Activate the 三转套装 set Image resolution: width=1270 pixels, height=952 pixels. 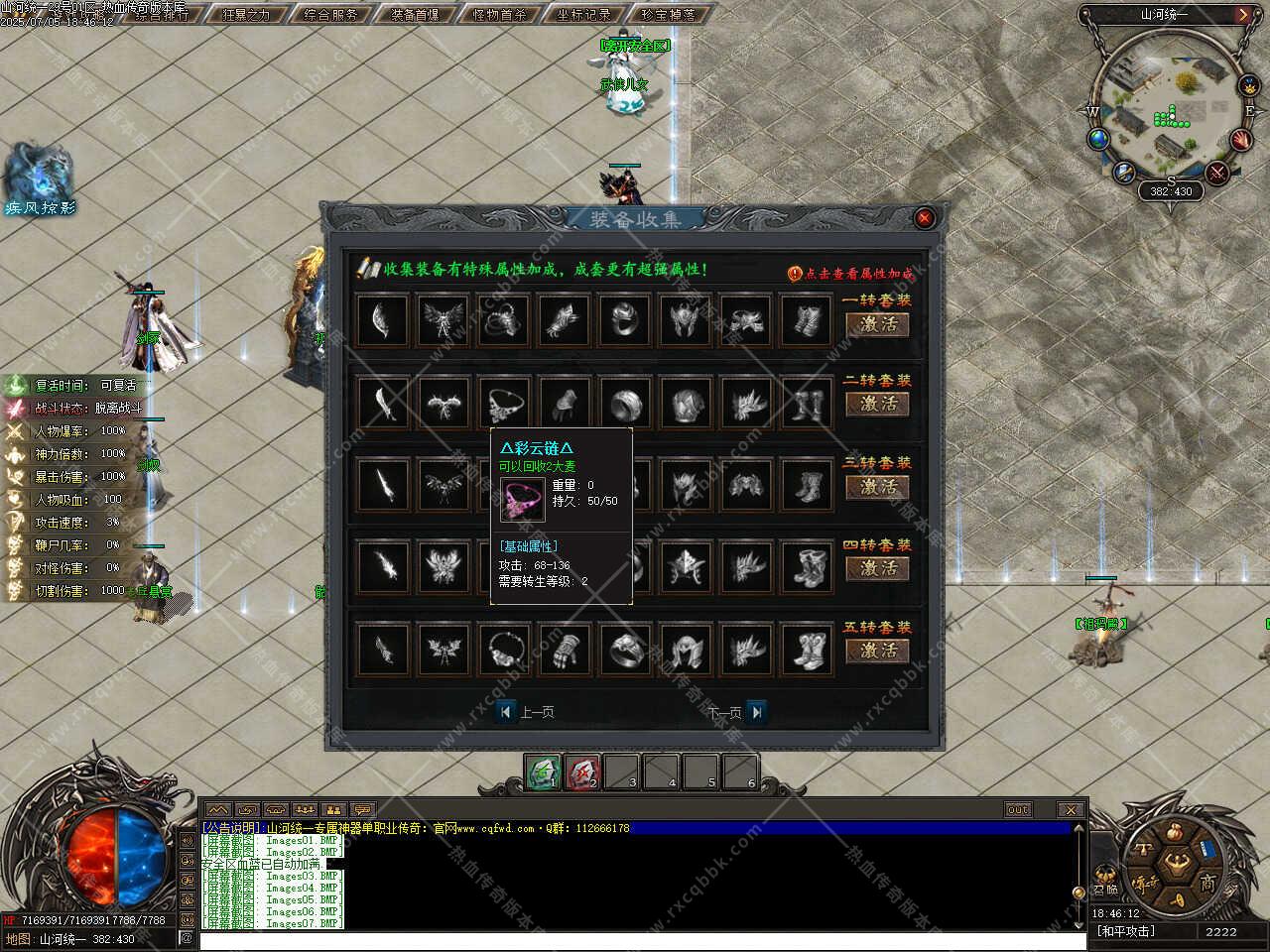(x=877, y=487)
